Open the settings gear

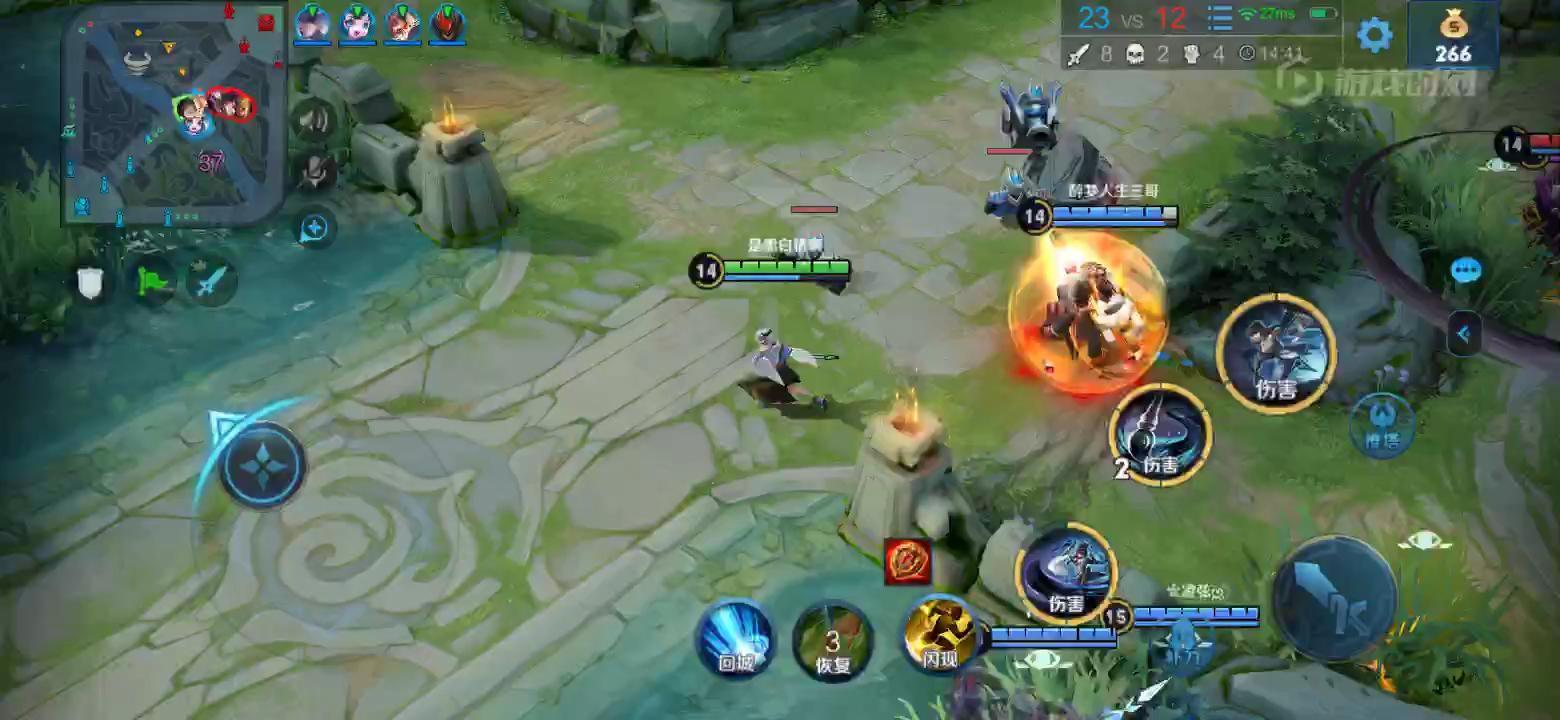coord(1374,35)
